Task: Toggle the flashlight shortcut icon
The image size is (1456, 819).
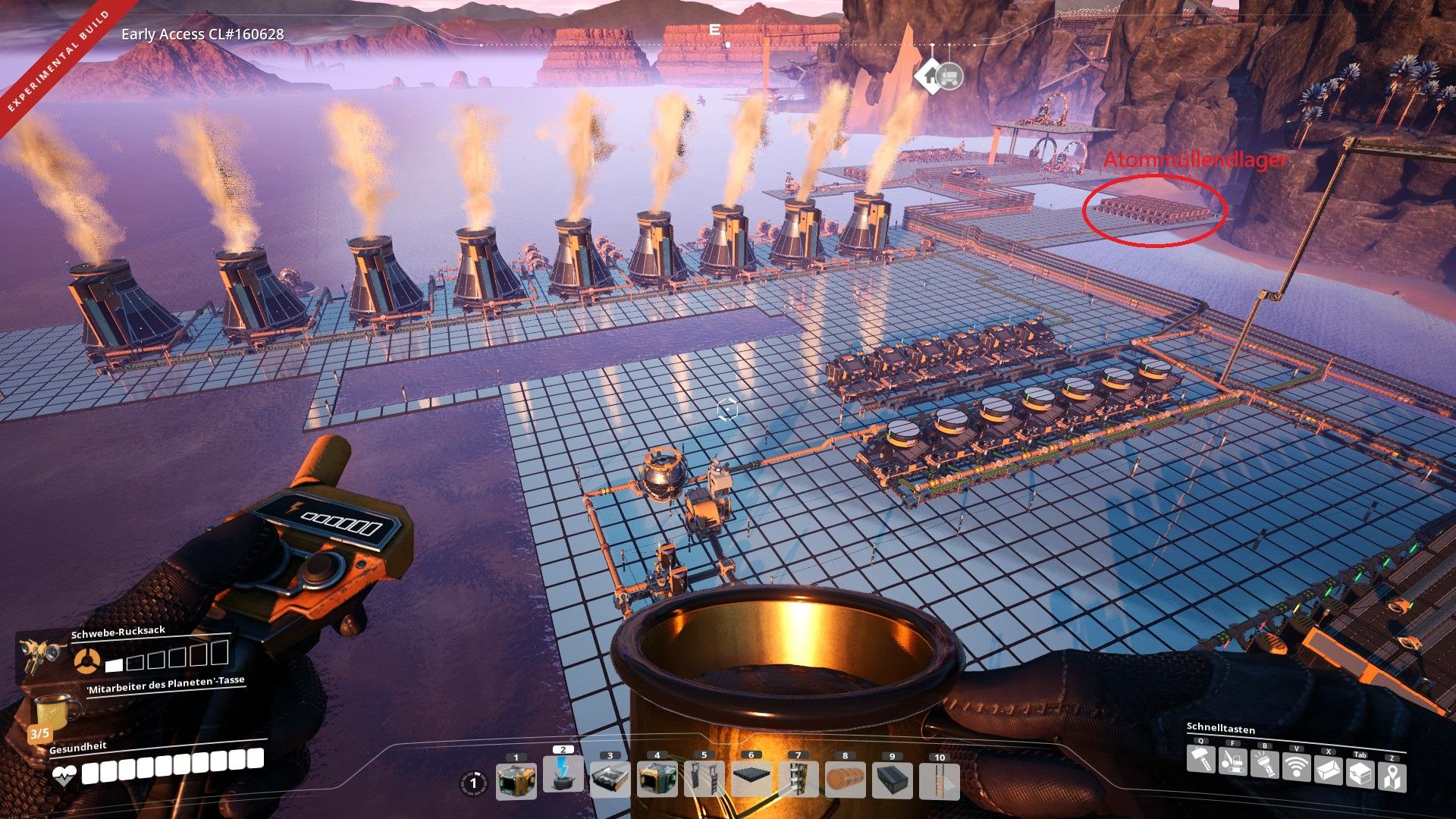Action: (1264, 764)
